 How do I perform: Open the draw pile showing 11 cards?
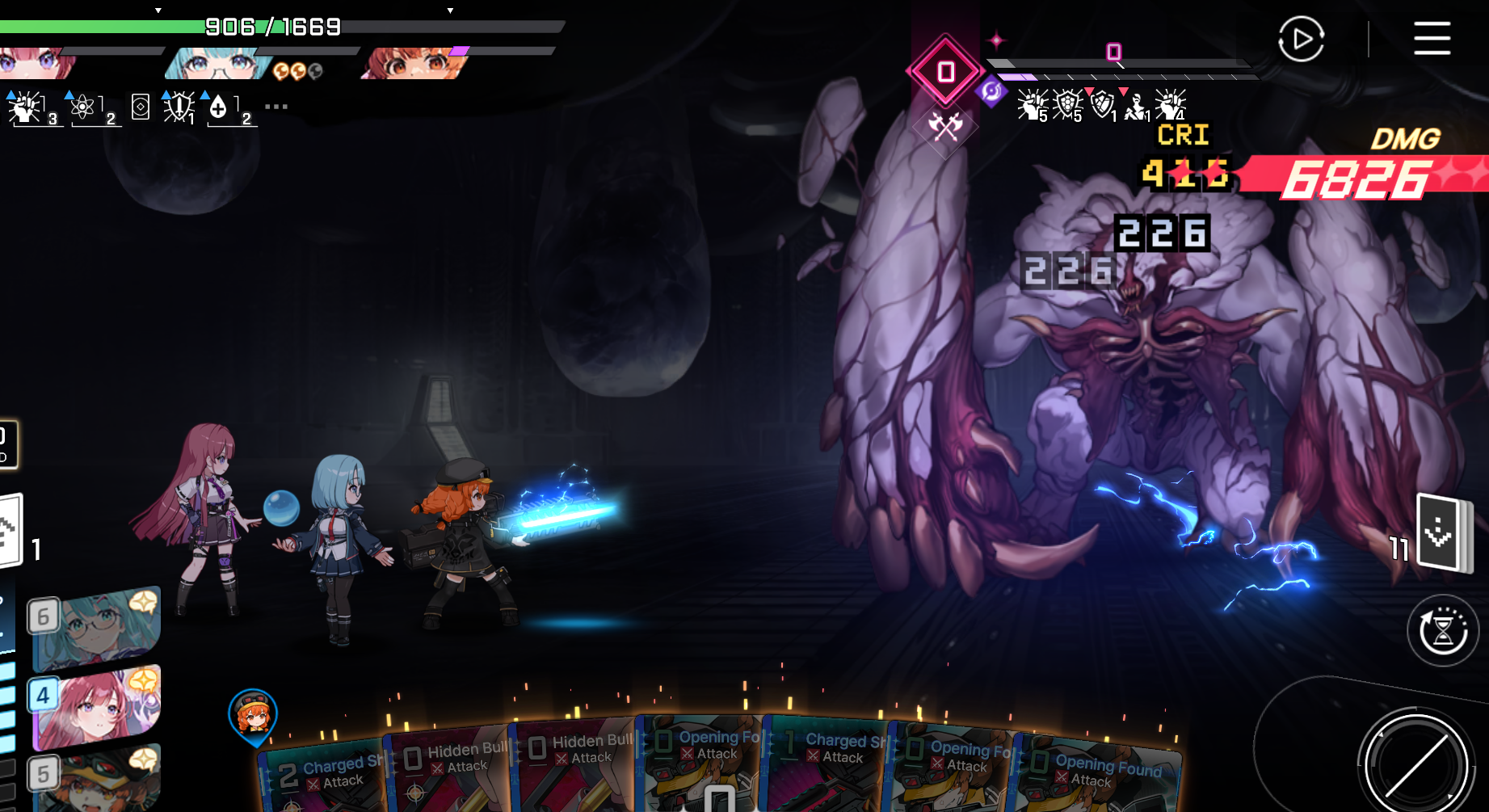click(1444, 533)
